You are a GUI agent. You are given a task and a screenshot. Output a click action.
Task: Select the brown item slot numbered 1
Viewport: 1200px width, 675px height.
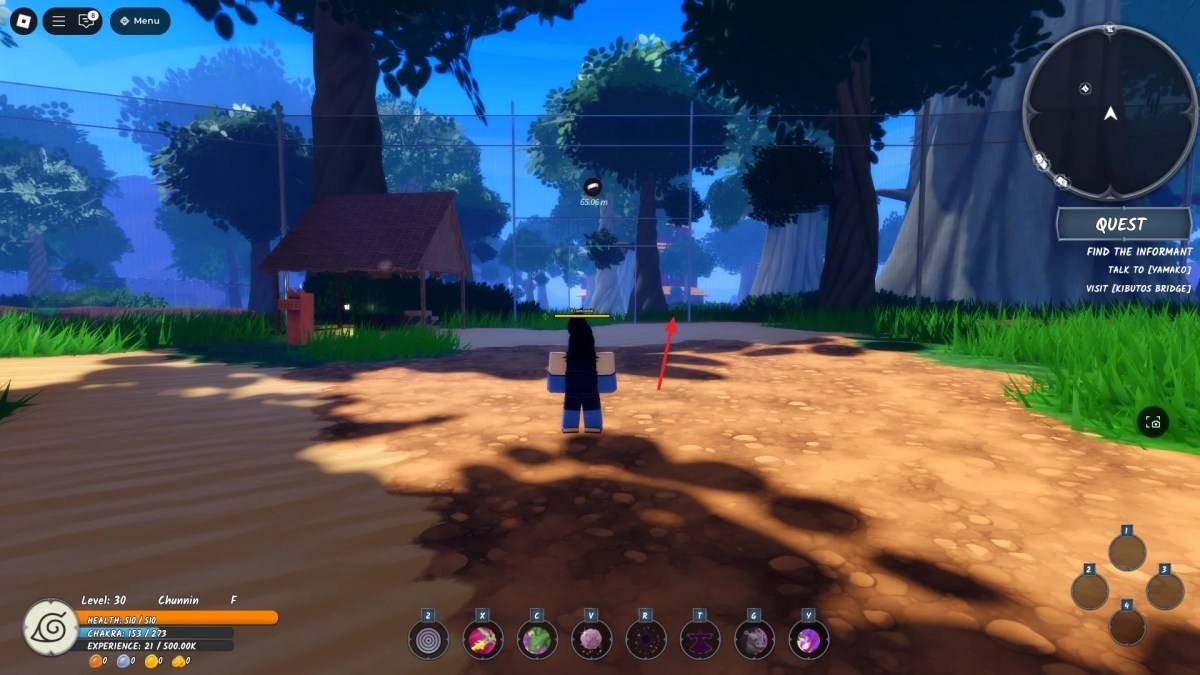[x=1127, y=552]
